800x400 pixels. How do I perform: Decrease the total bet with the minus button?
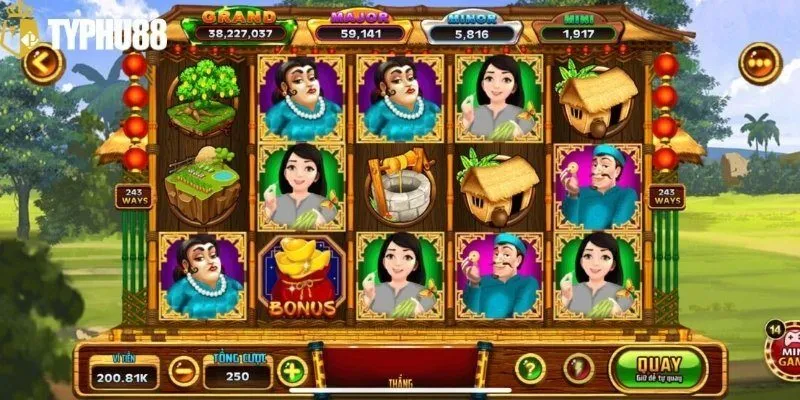[x=183, y=372]
